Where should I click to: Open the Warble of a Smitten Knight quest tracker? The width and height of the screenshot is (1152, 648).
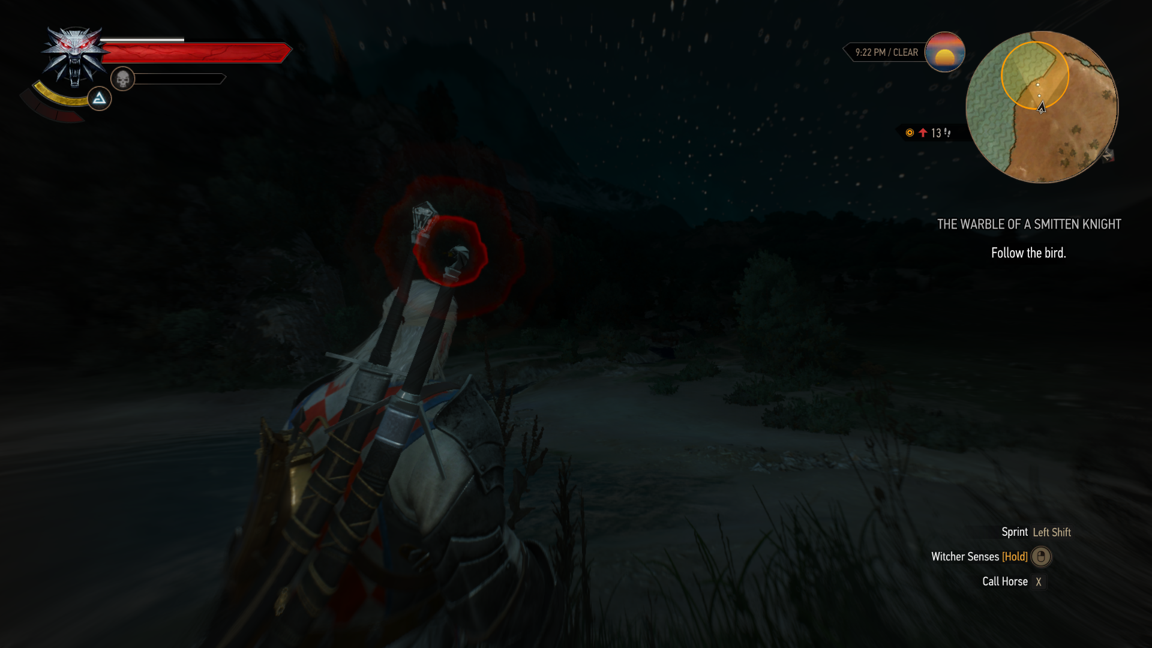[1028, 225]
